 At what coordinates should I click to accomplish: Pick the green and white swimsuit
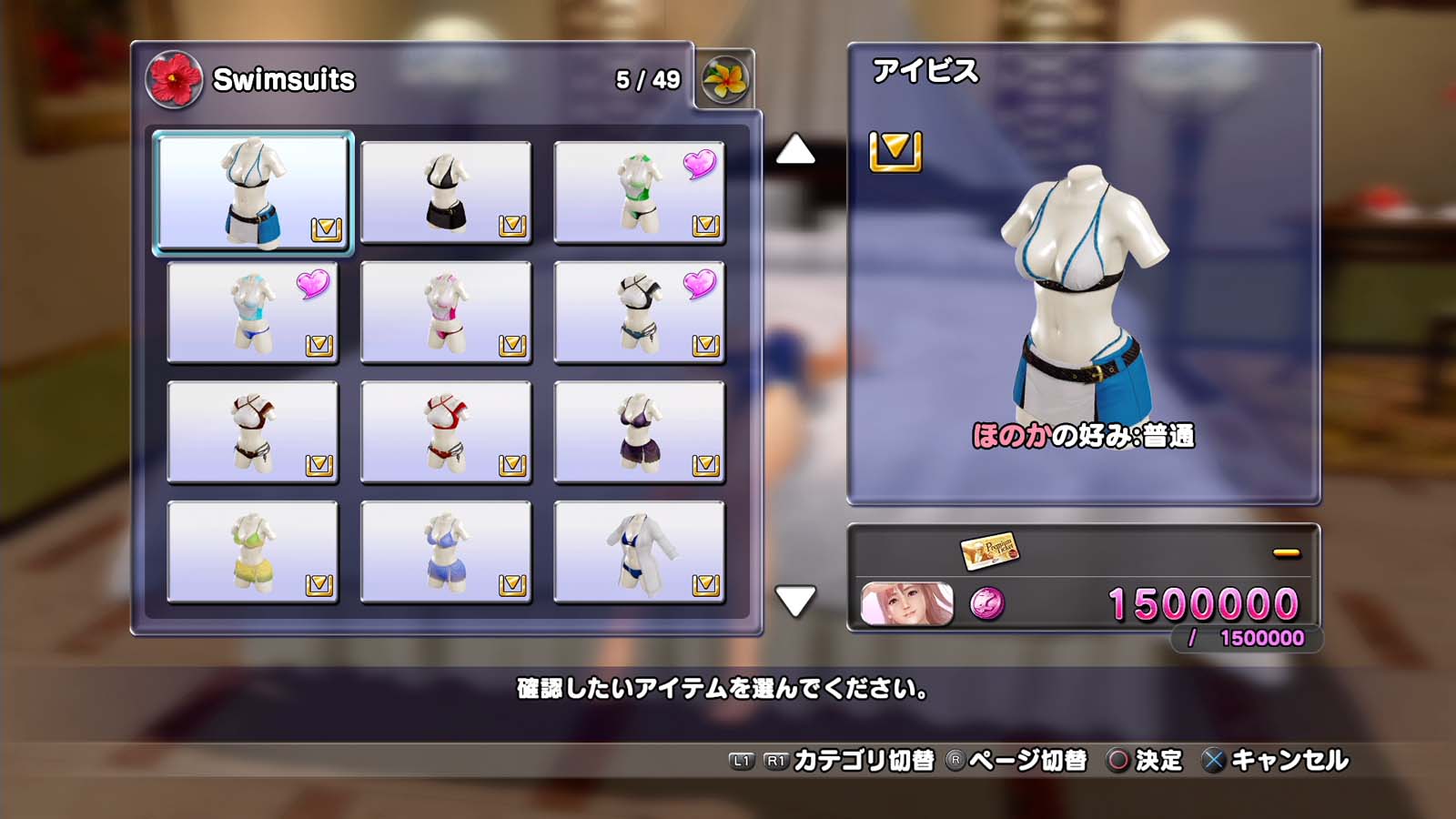[639, 192]
